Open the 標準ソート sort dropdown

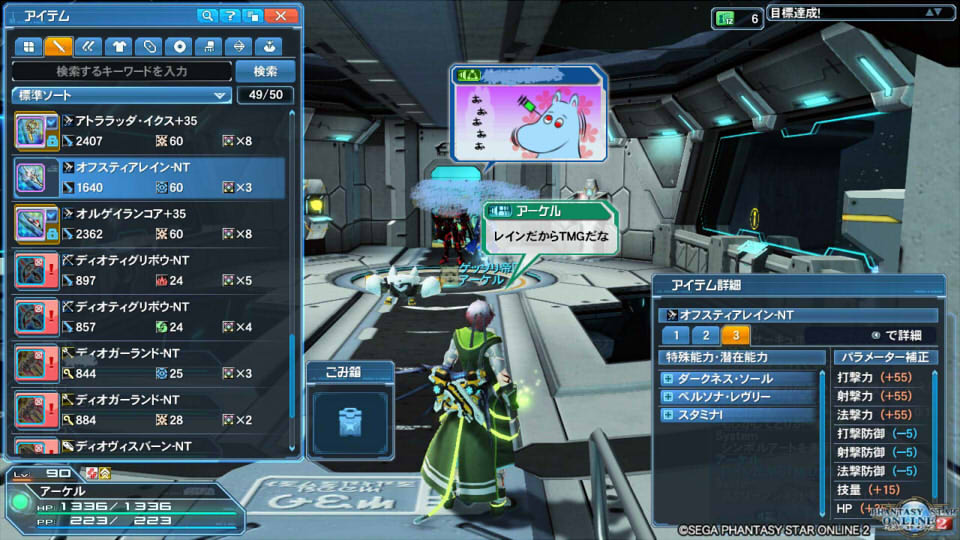122,96
